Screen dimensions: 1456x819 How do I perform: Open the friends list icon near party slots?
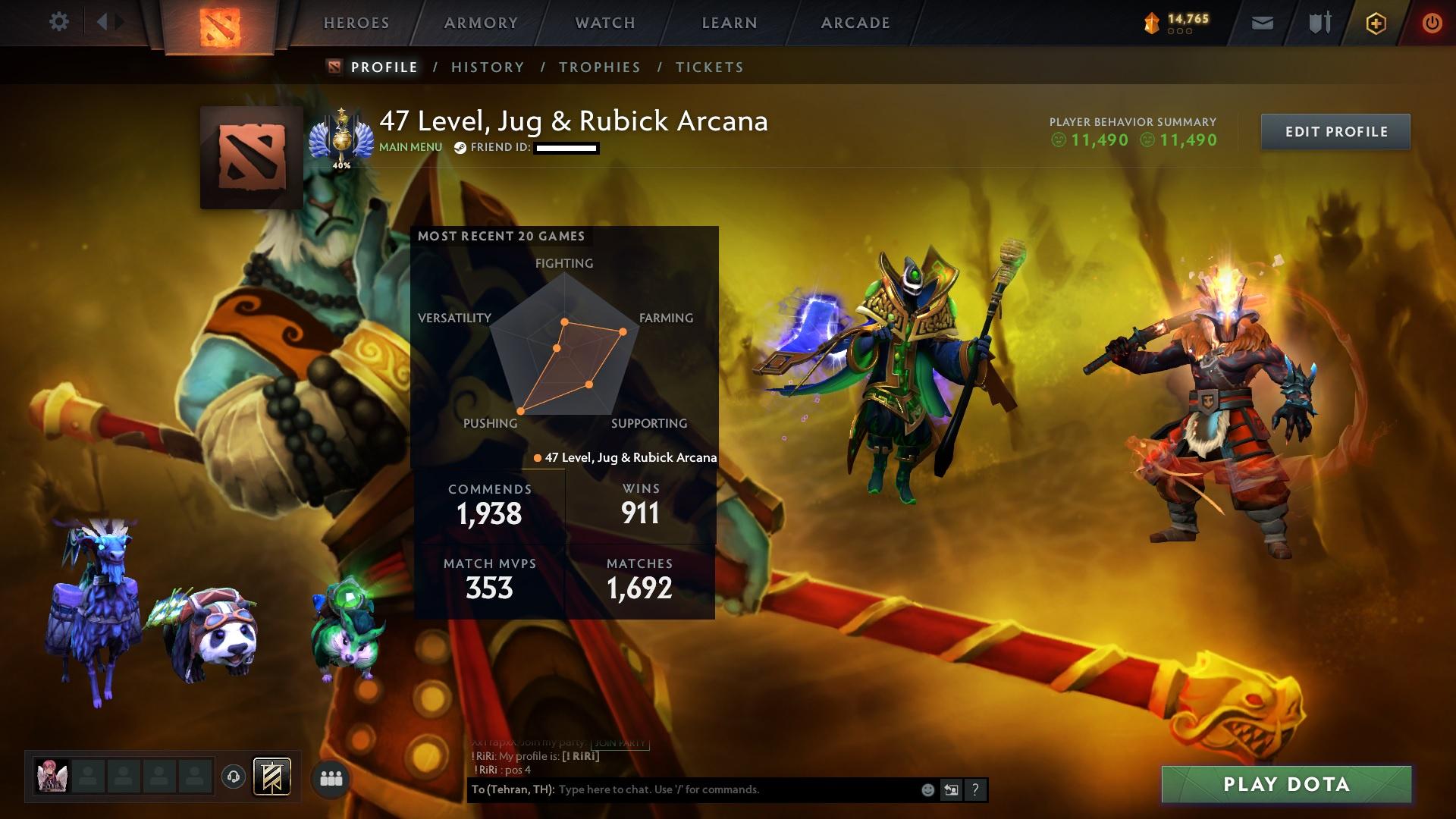[331, 777]
